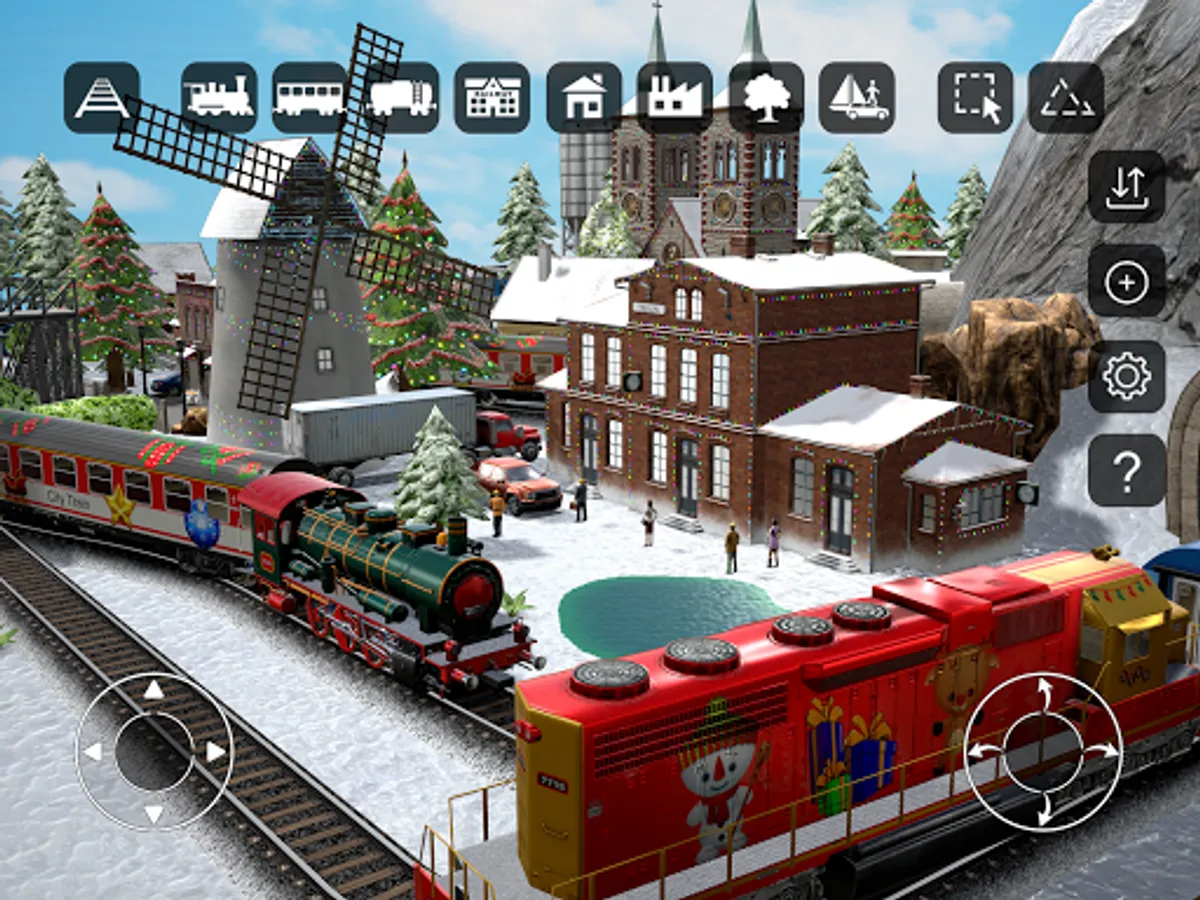Screen dimensions: 1200x900
Task: Choose the factory buildings category
Action: tap(675, 98)
